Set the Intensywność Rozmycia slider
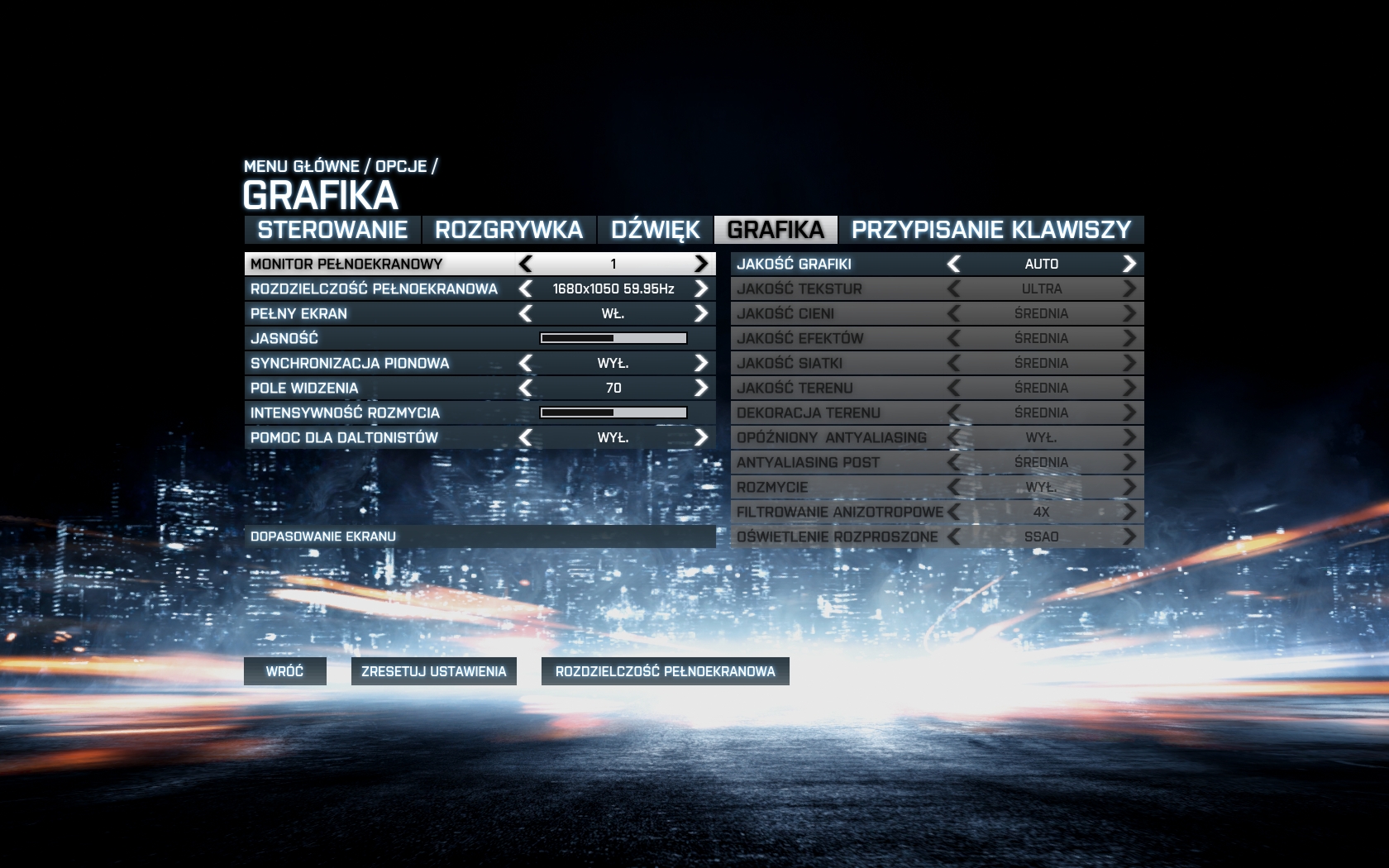The width and height of the screenshot is (1389, 868). pyautogui.click(x=613, y=413)
